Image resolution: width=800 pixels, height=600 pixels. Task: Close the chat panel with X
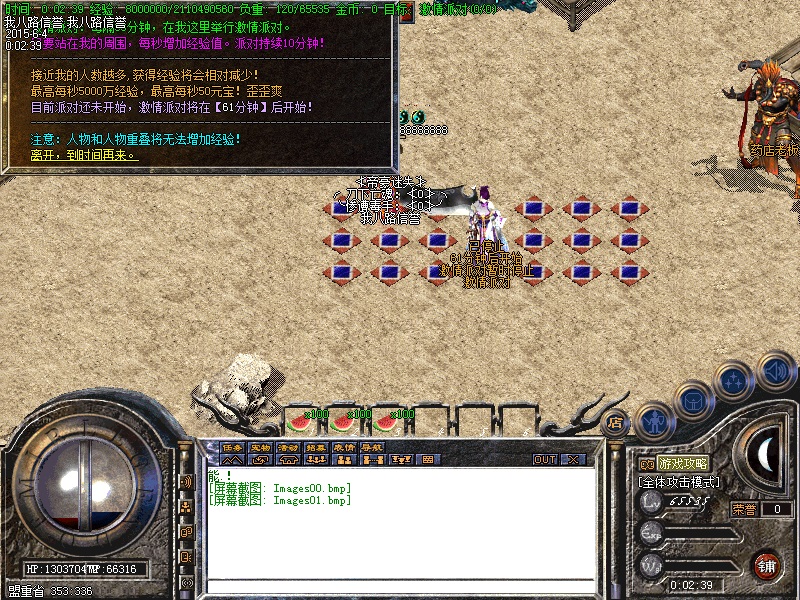click(573, 460)
